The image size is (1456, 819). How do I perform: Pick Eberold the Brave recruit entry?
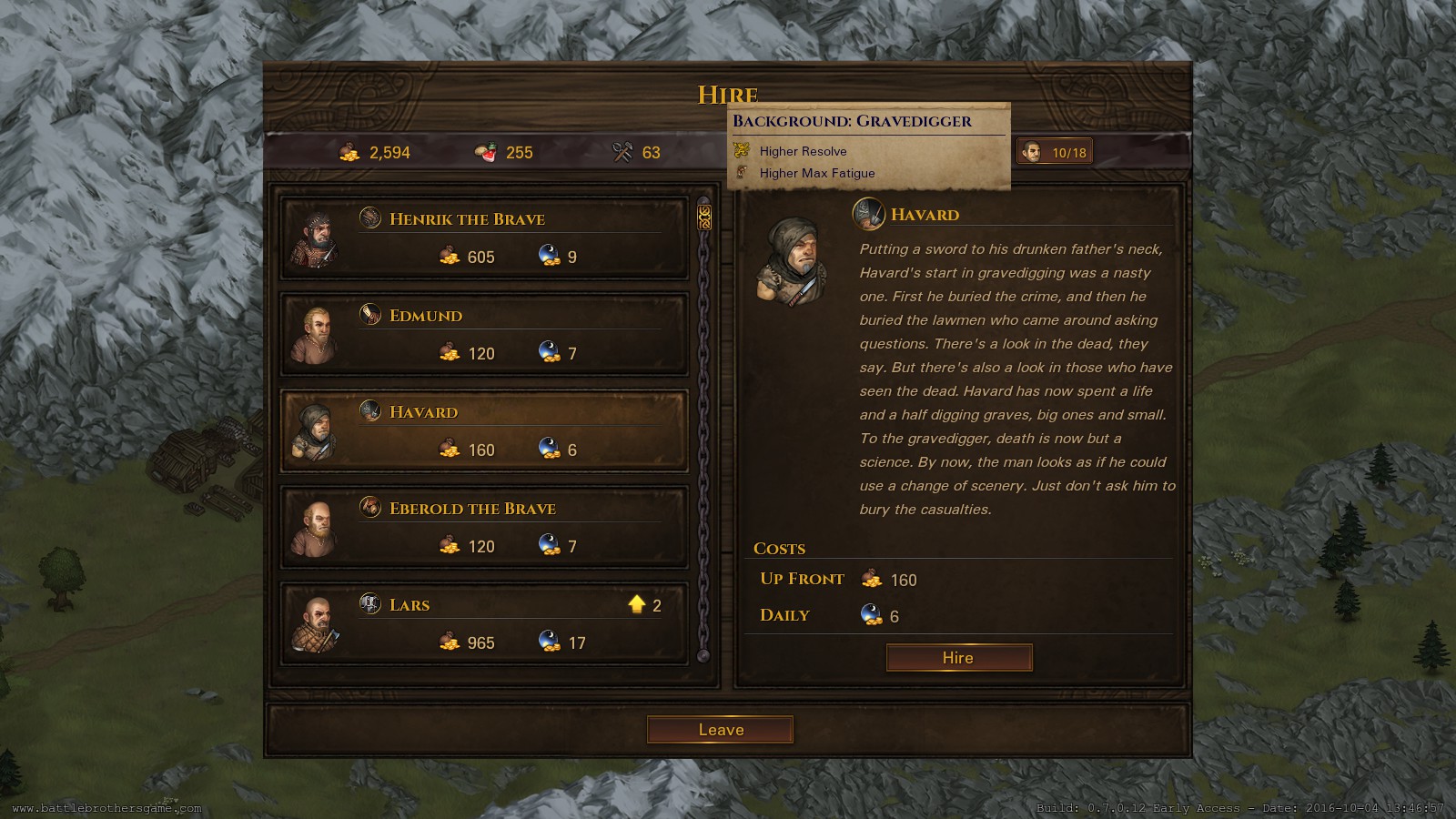coord(484,528)
